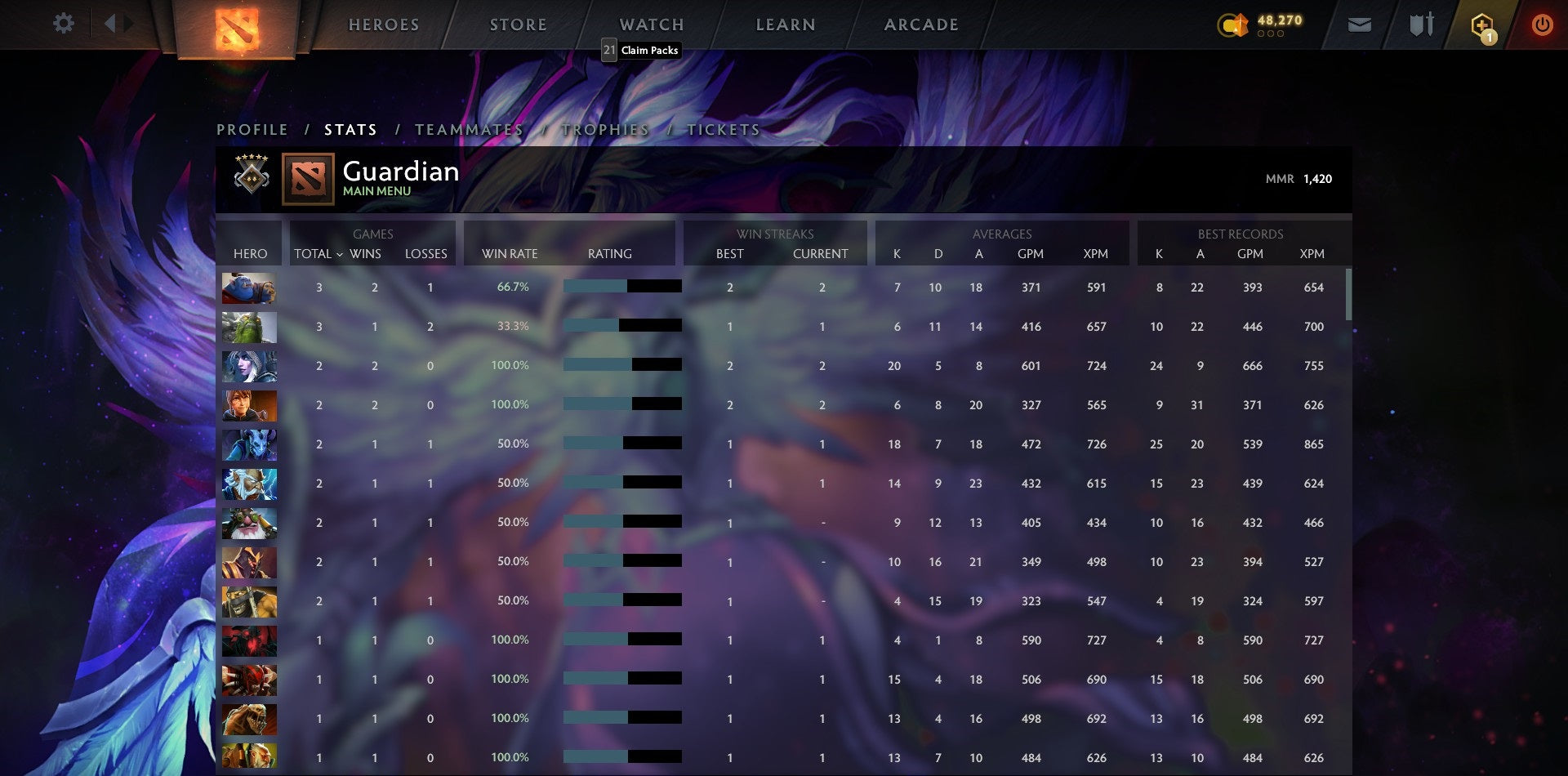Open notifications via the envelope icon
Screen dimensions: 1568x776
click(x=1360, y=25)
